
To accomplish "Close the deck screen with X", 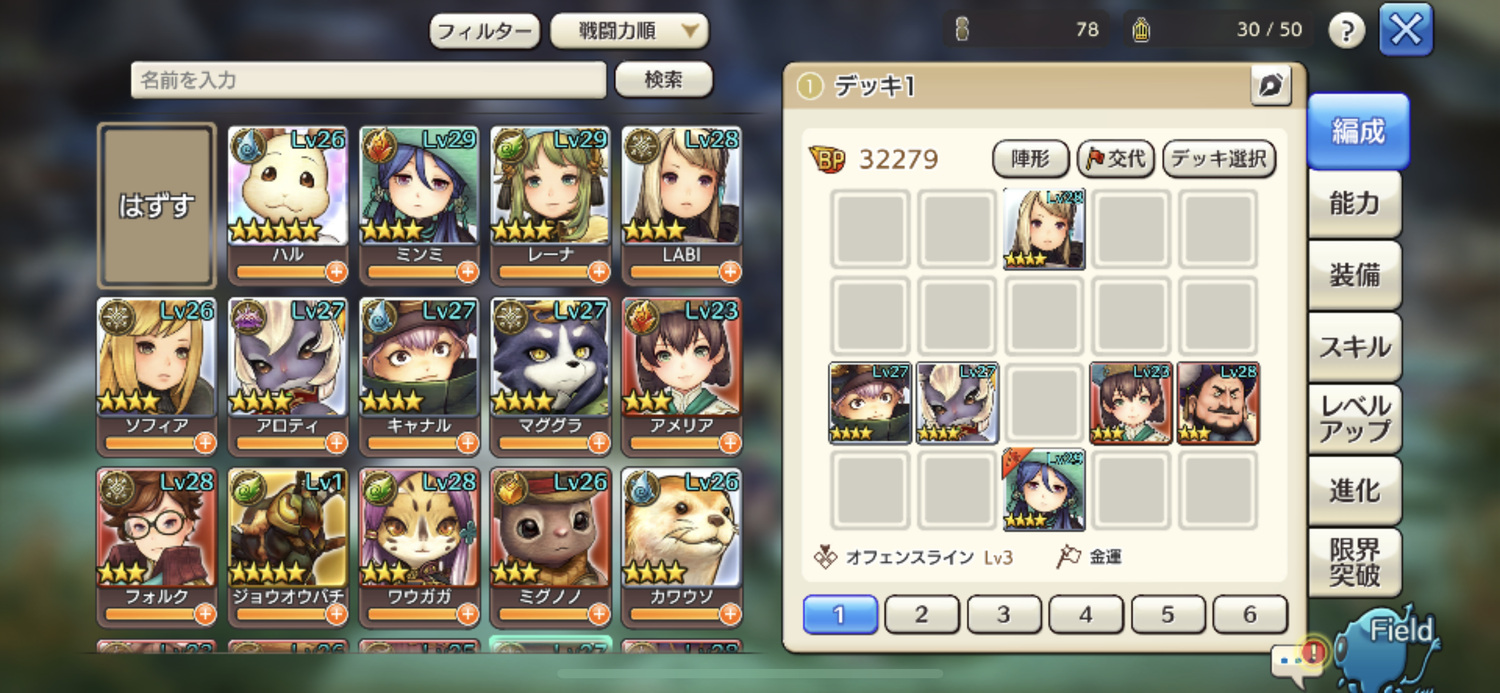I will pyautogui.click(x=1406, y=30).
